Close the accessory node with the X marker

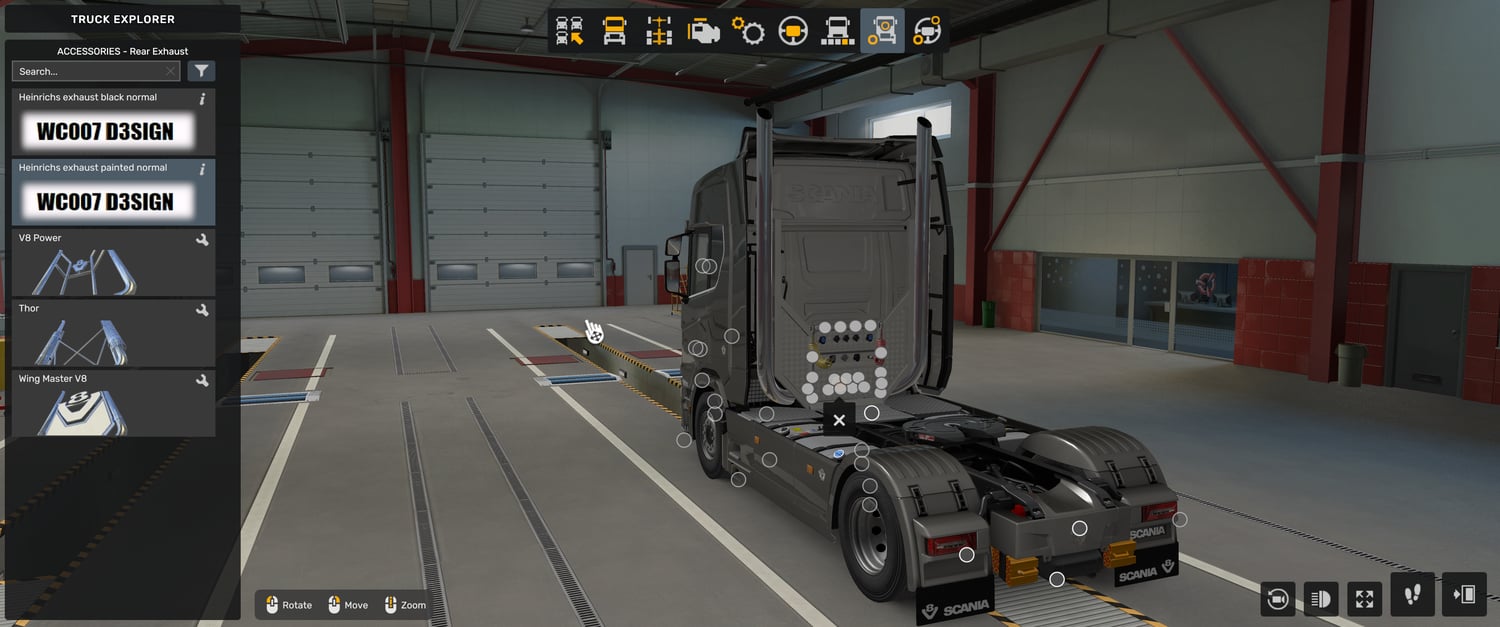click(839, 420)
